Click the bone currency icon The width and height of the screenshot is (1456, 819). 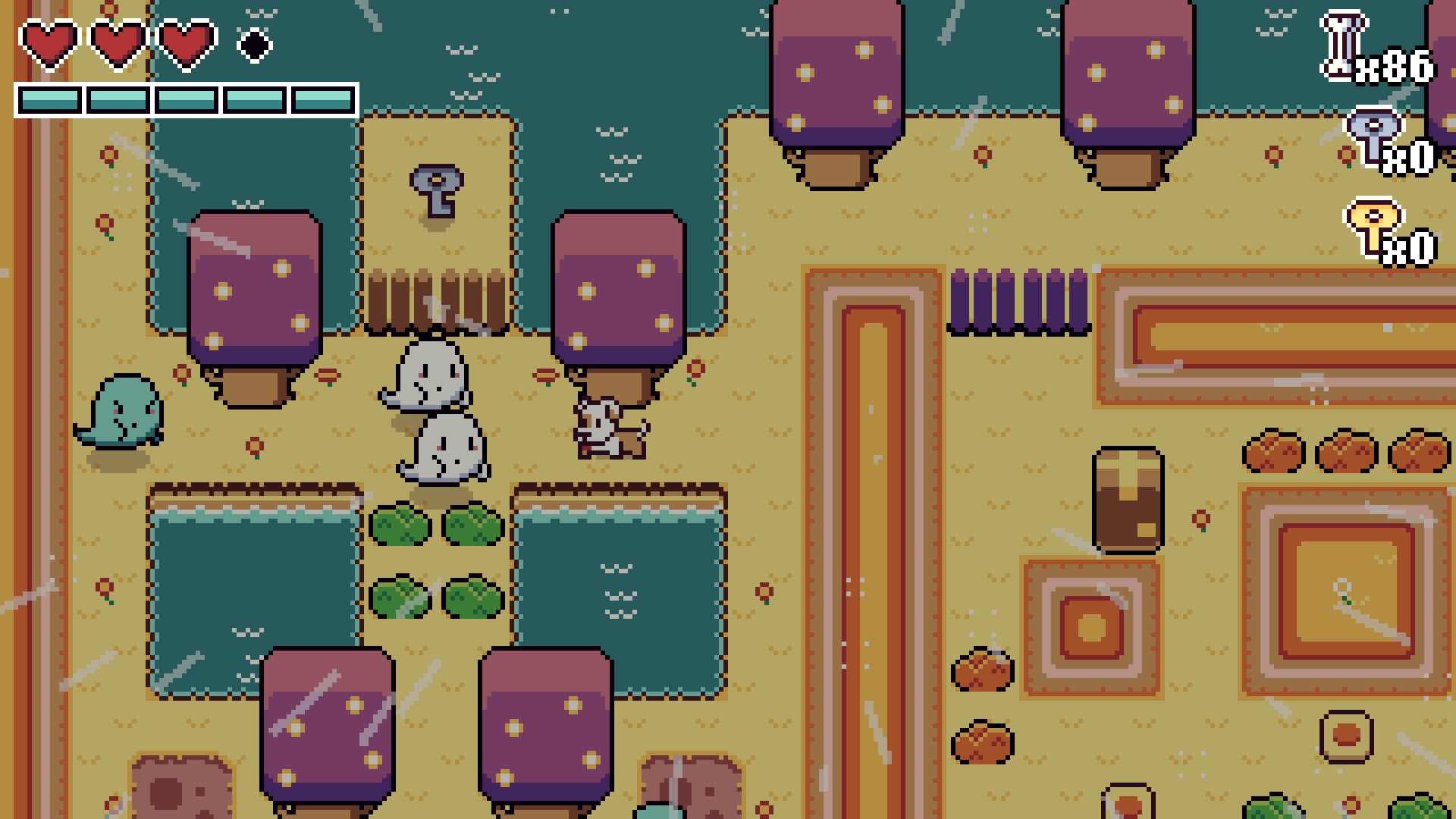click(x=1343, y=47)
